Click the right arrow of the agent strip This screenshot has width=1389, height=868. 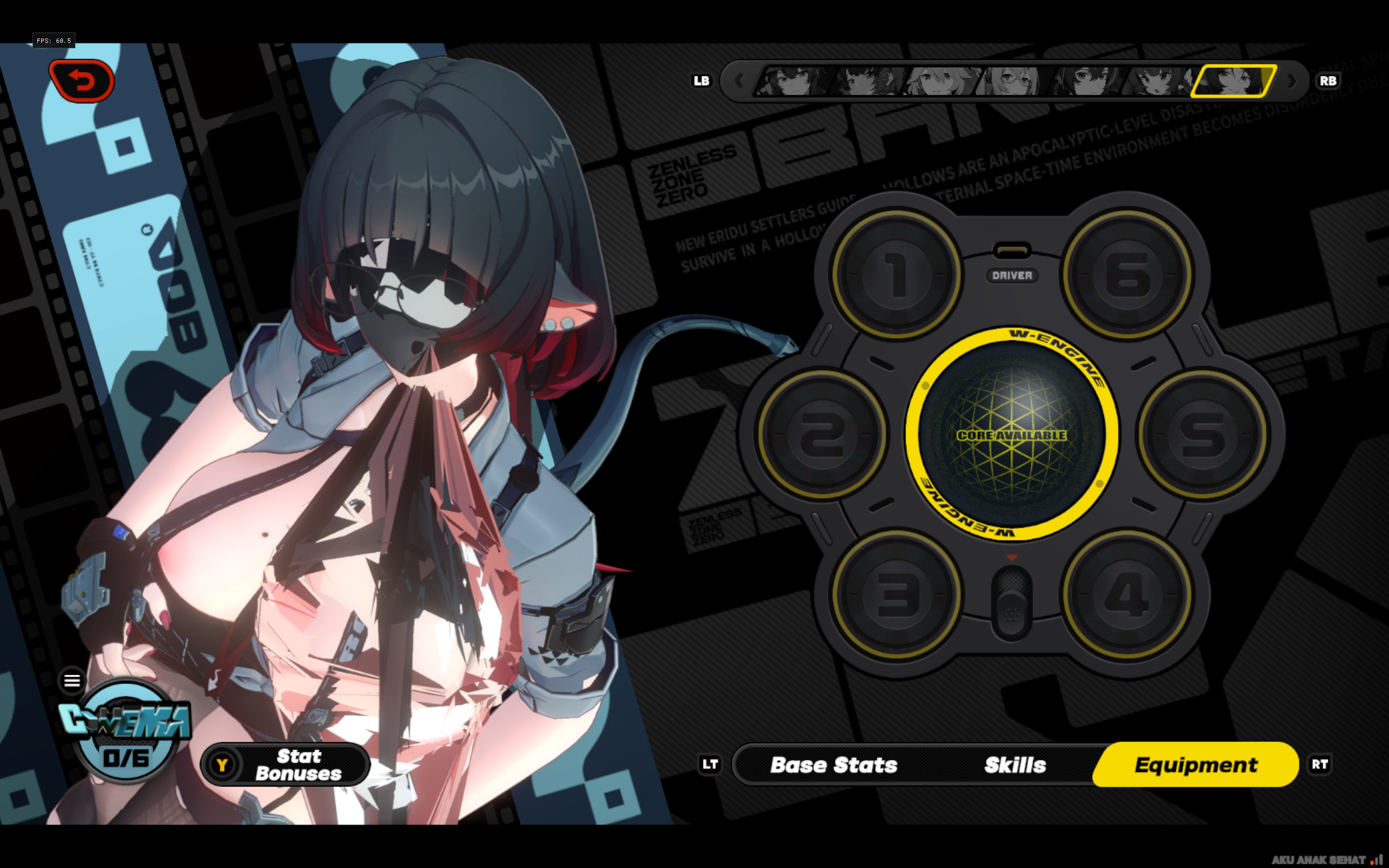pyautogui.click(x=1291, y=81)
